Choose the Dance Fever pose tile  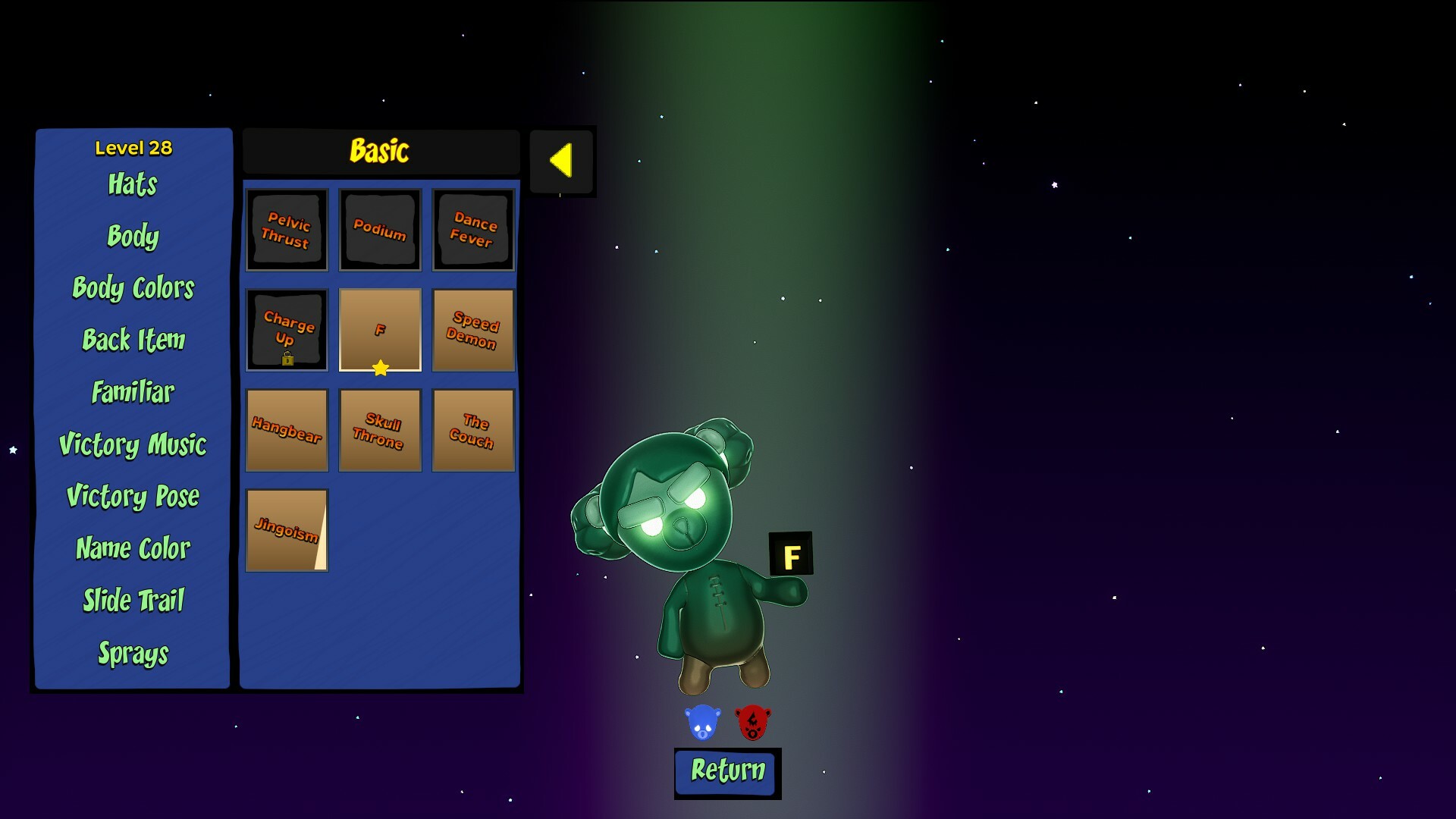[473, 230]
